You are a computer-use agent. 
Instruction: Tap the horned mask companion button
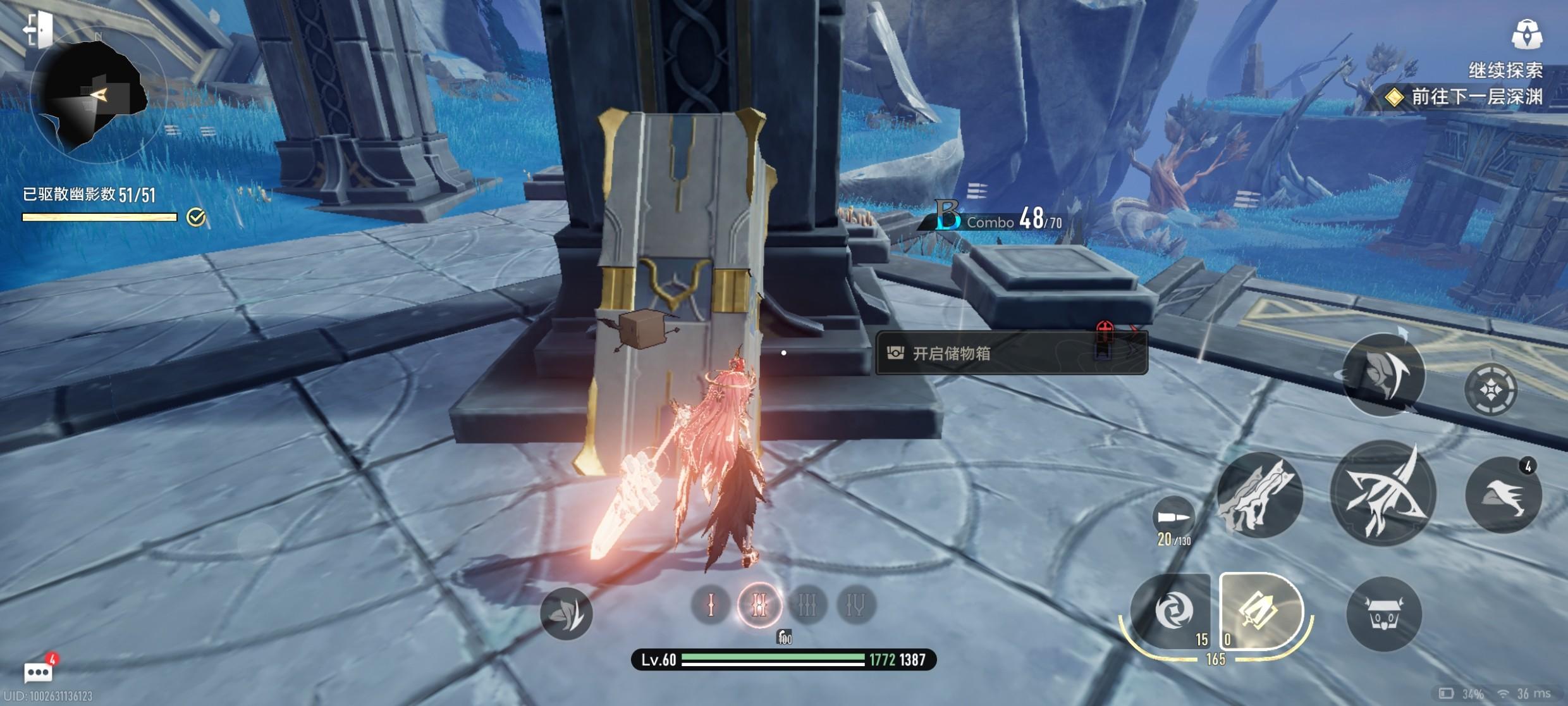[1384, 614]
